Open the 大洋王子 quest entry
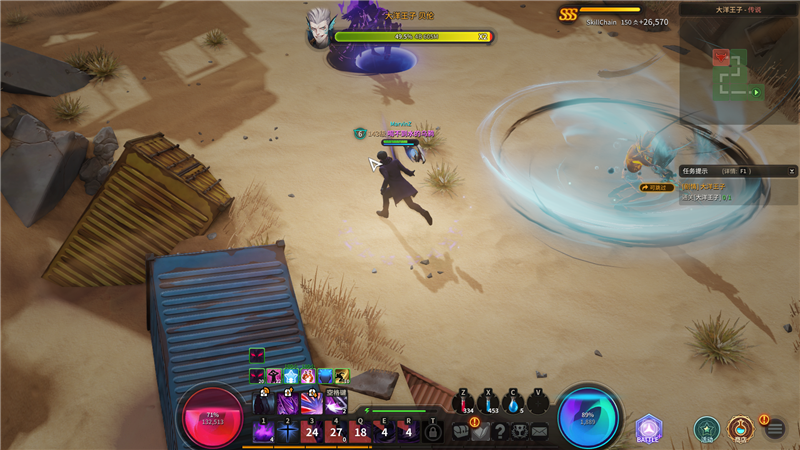 coord(705,186)
